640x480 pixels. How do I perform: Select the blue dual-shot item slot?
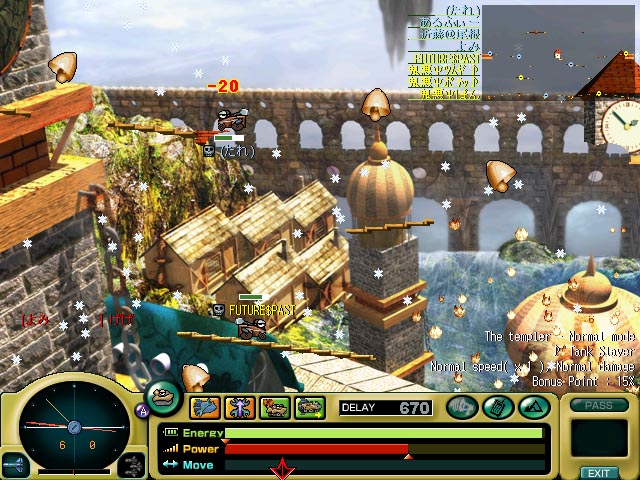coord(206,407)
